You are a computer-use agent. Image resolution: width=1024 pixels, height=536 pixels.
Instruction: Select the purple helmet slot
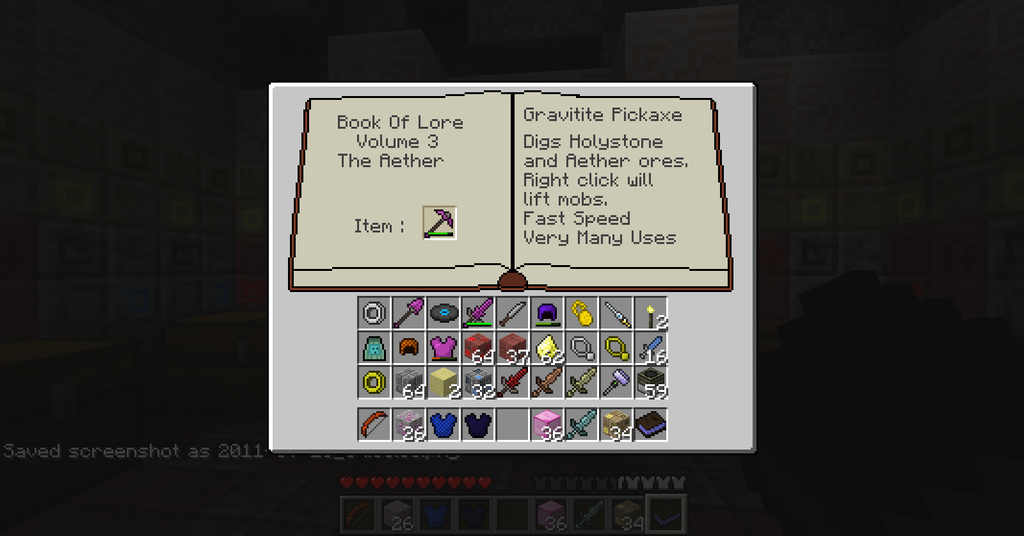coord(547,313)
